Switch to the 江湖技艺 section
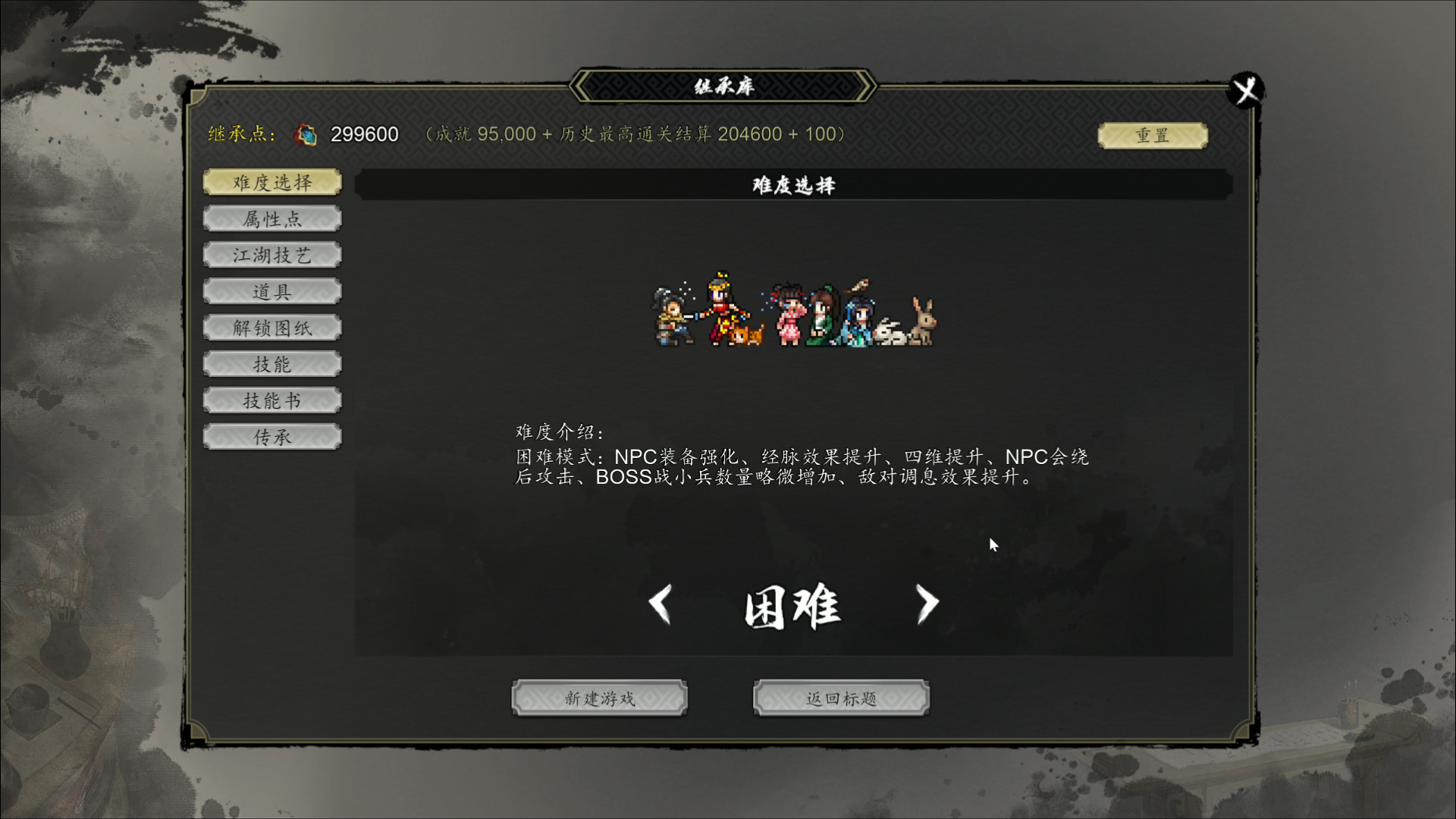Image resolution: width=1456 pixels, height=819 pixels. click(271, 255)
